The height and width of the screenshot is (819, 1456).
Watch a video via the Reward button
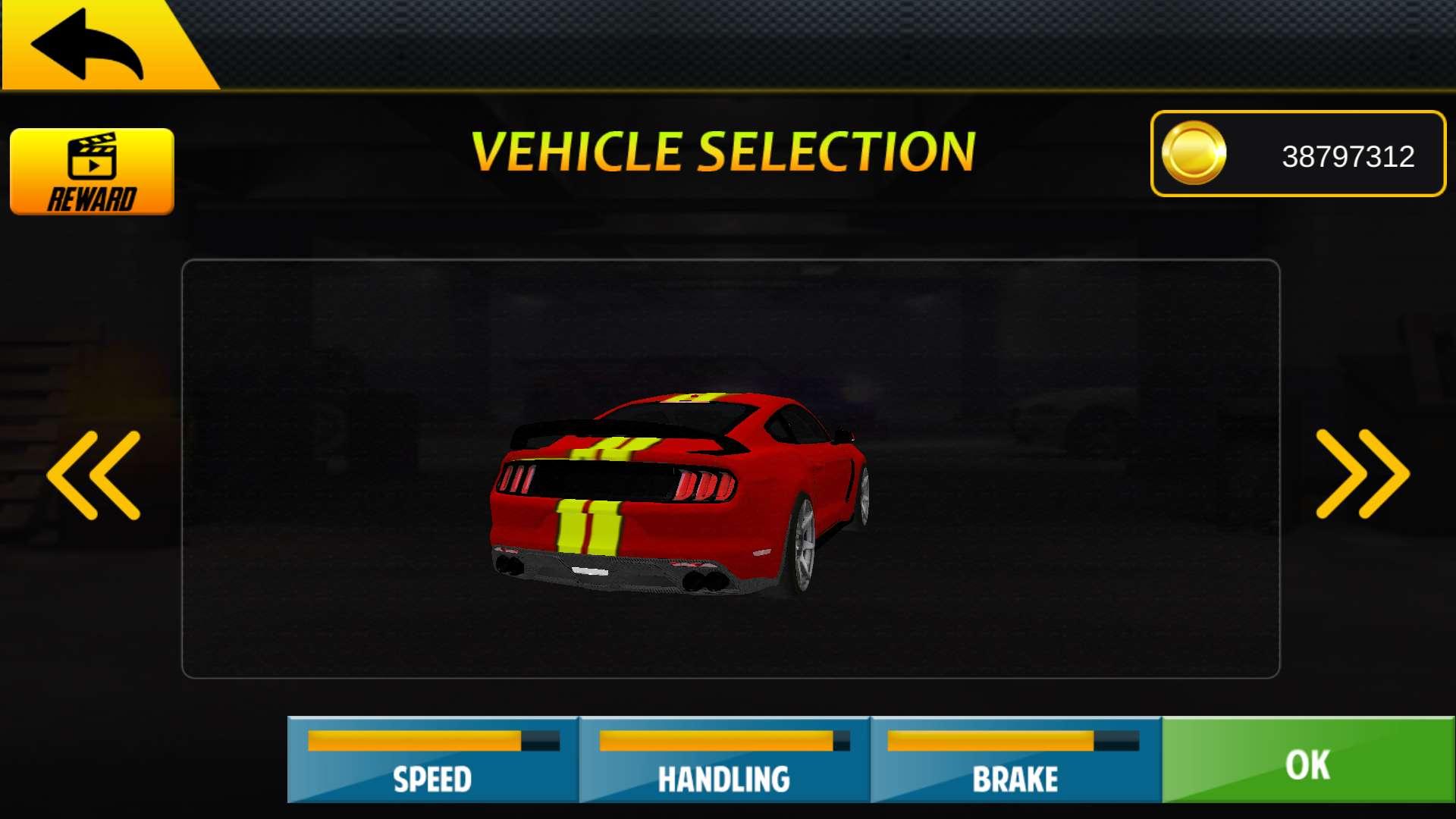[92, 171]
